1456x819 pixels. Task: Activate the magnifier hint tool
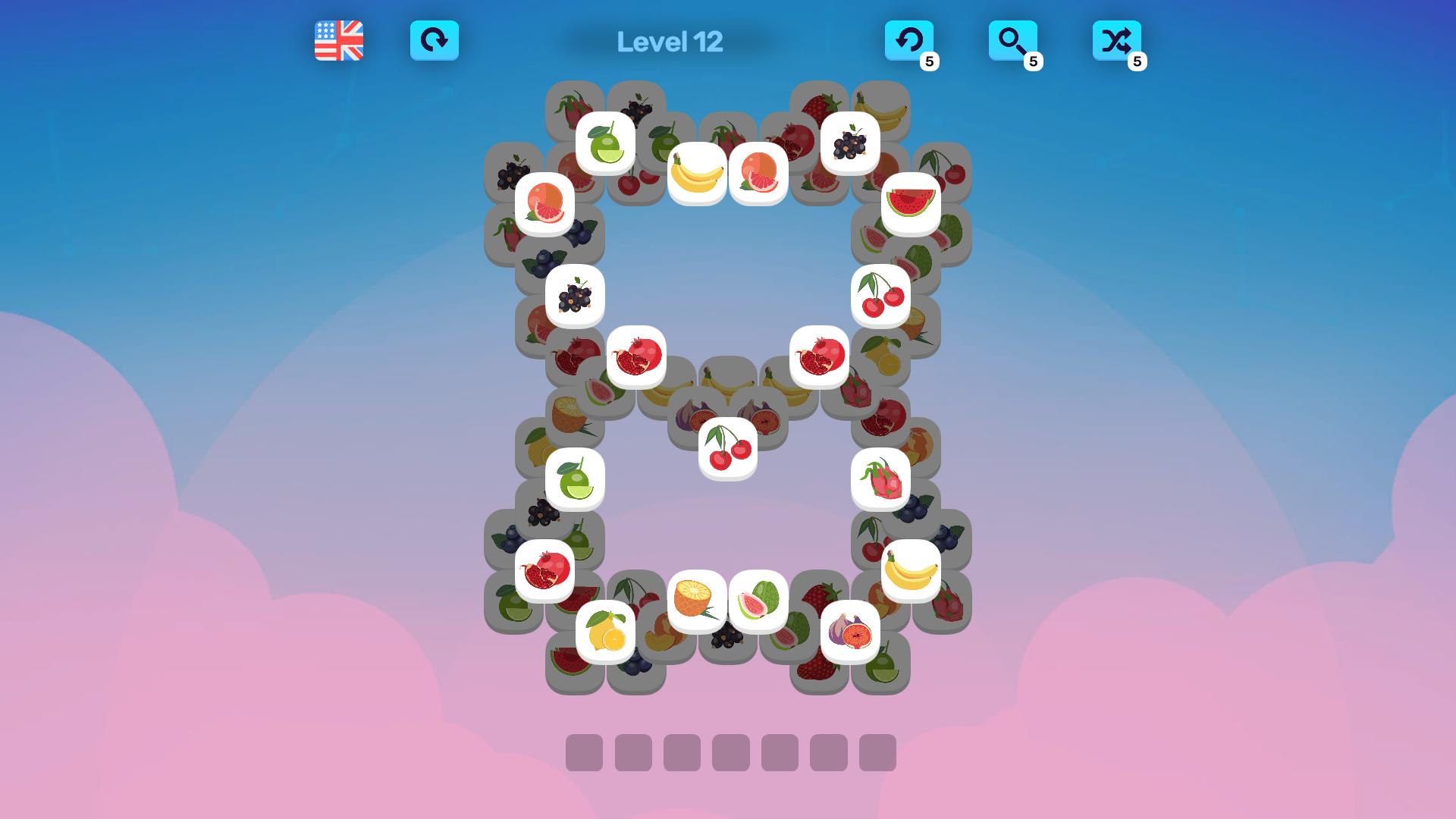[x=1014, y=42]
